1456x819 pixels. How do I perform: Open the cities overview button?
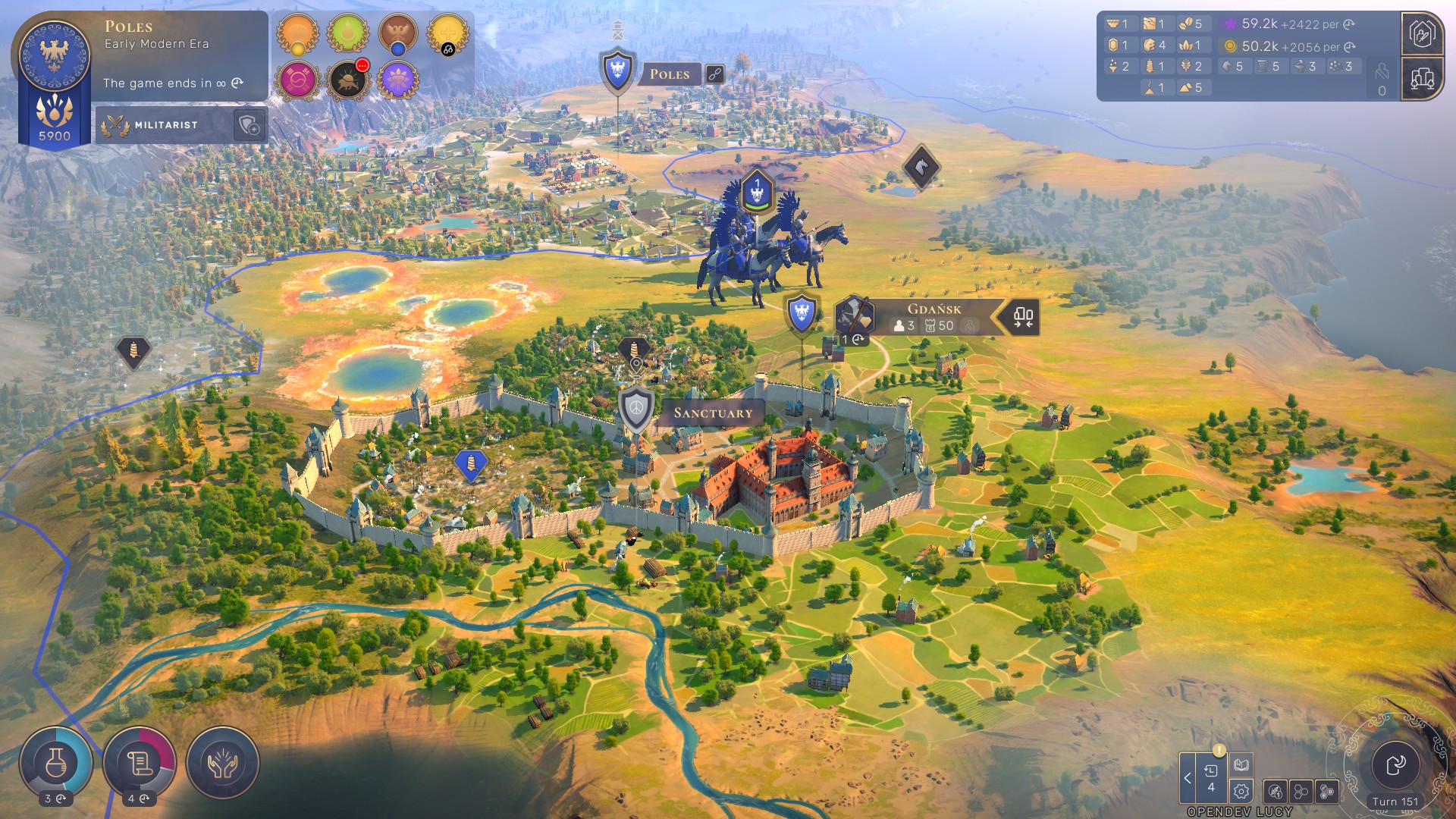1422,78
